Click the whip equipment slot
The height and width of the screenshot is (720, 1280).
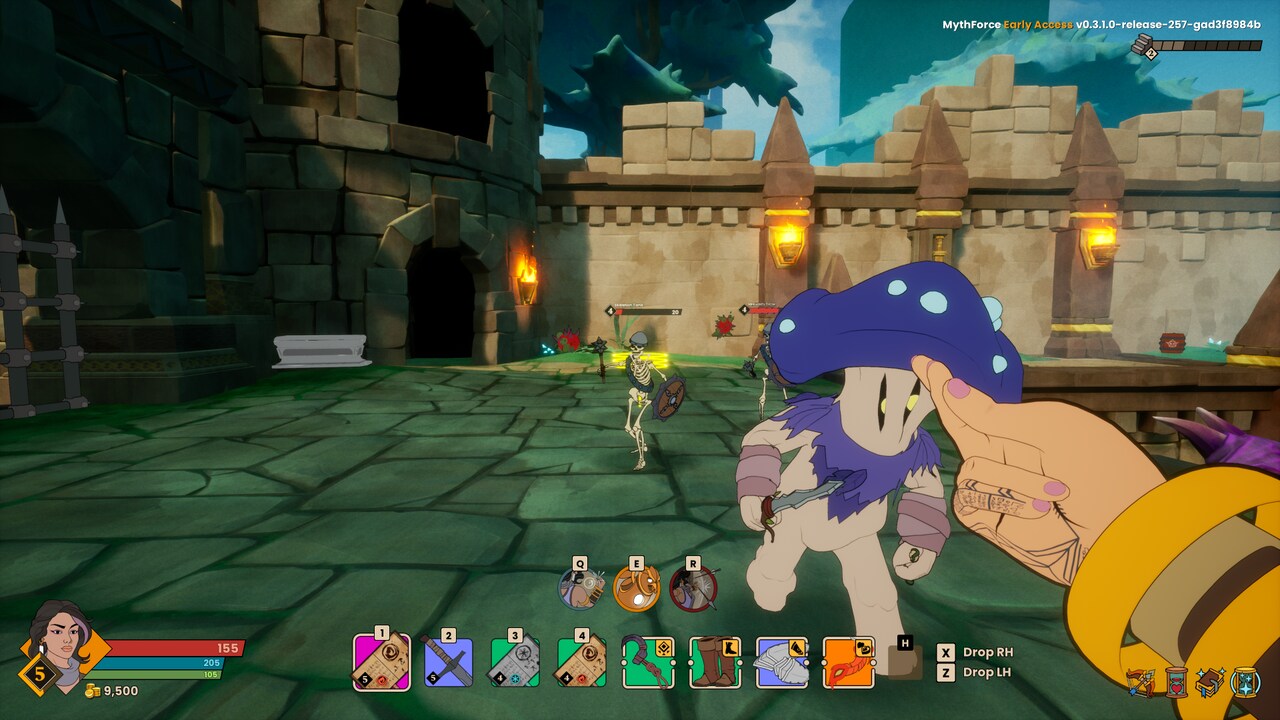pos(648,662)
